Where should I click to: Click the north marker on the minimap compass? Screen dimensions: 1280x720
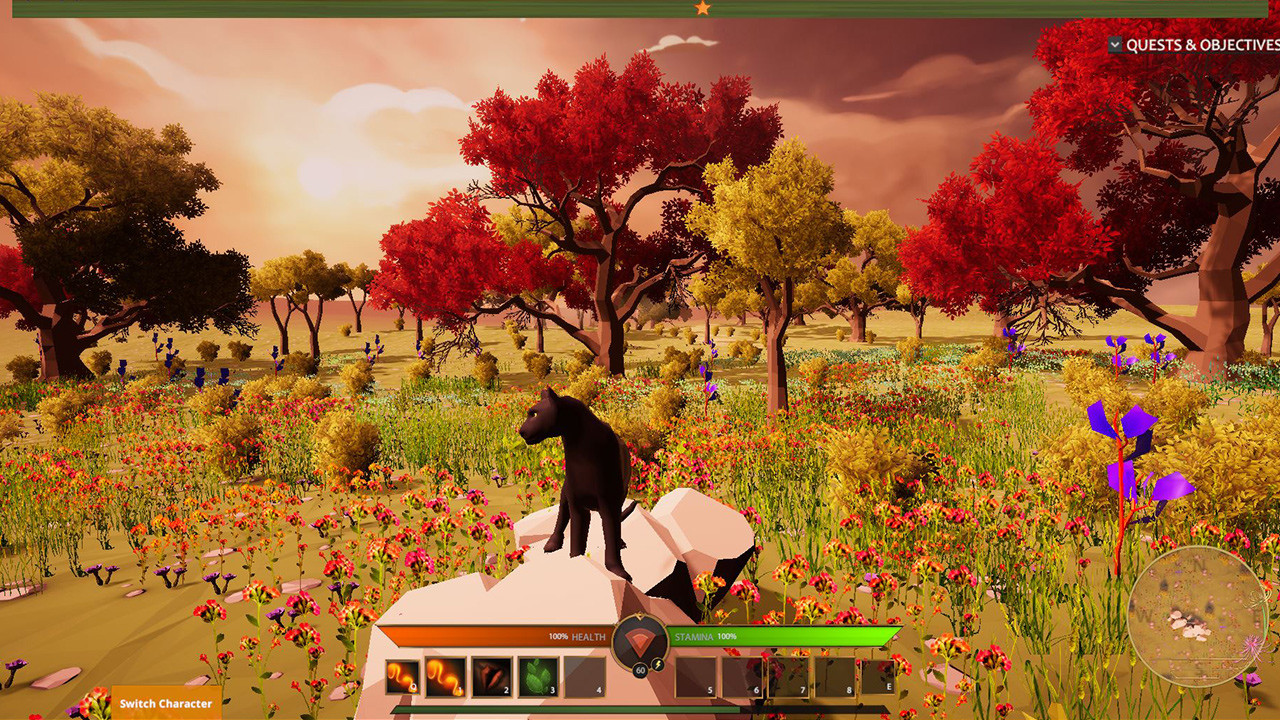pyautogui.click(x=1199, y=564)
